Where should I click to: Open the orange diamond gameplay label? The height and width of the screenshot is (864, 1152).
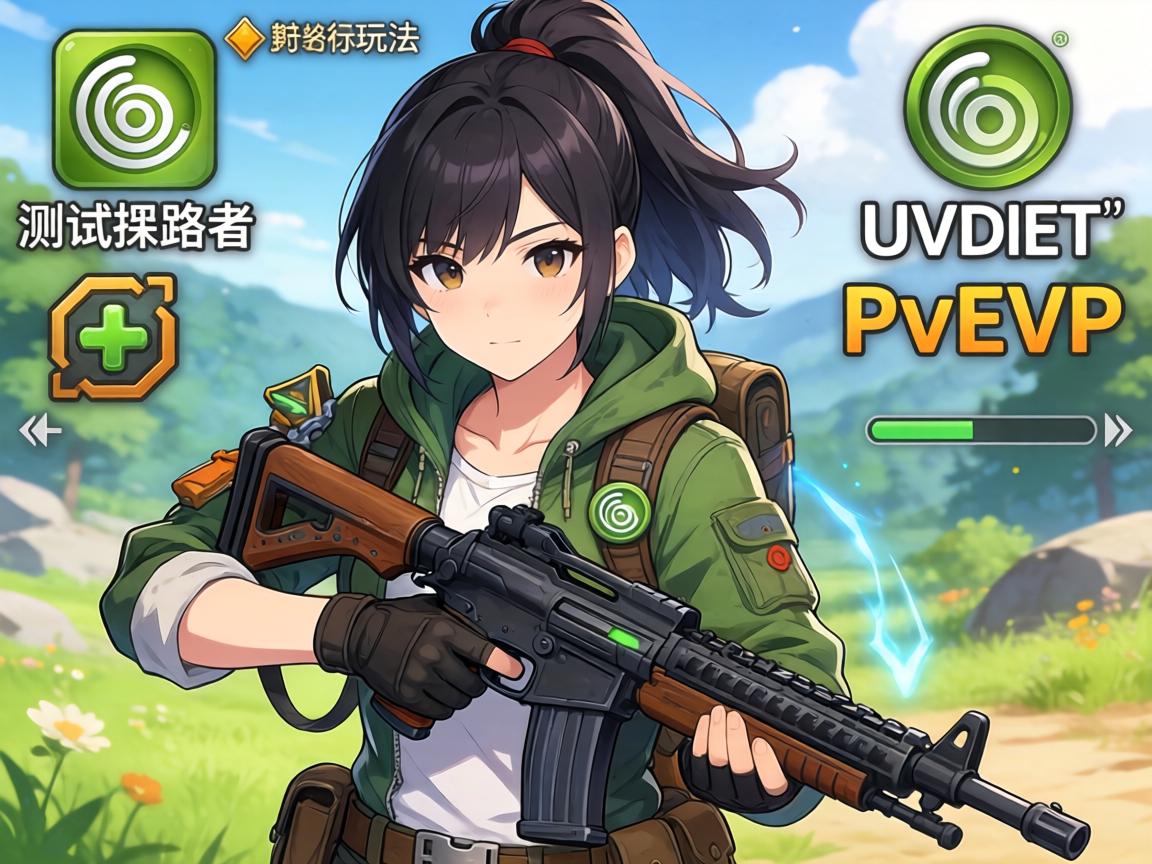point(322,38)
